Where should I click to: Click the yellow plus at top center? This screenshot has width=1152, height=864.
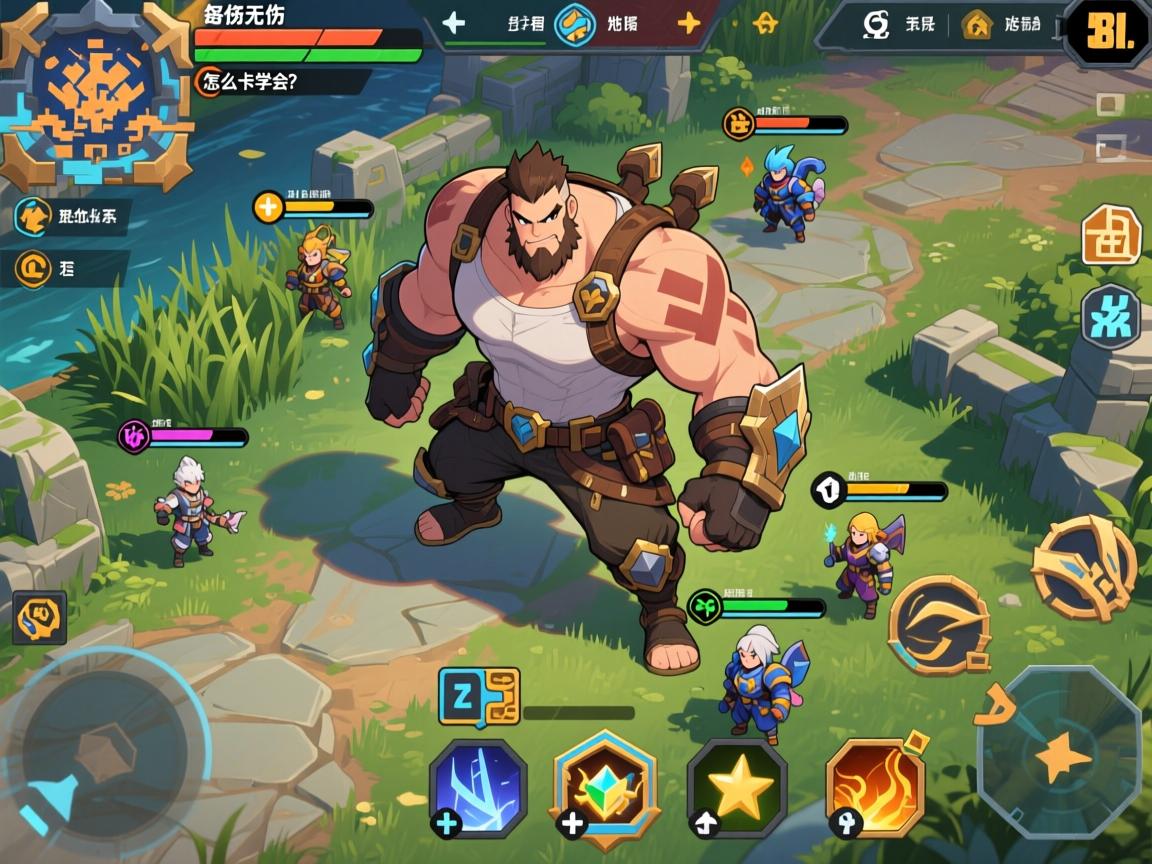pos(689,22)
